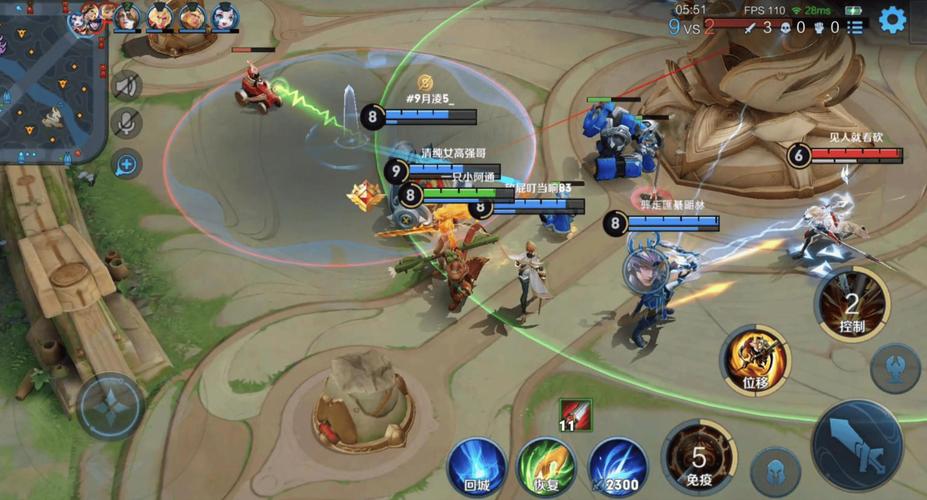Cast the 免疫 immunity skill
The width and height of the screenshot is (927, 500).
pos(700,458)
